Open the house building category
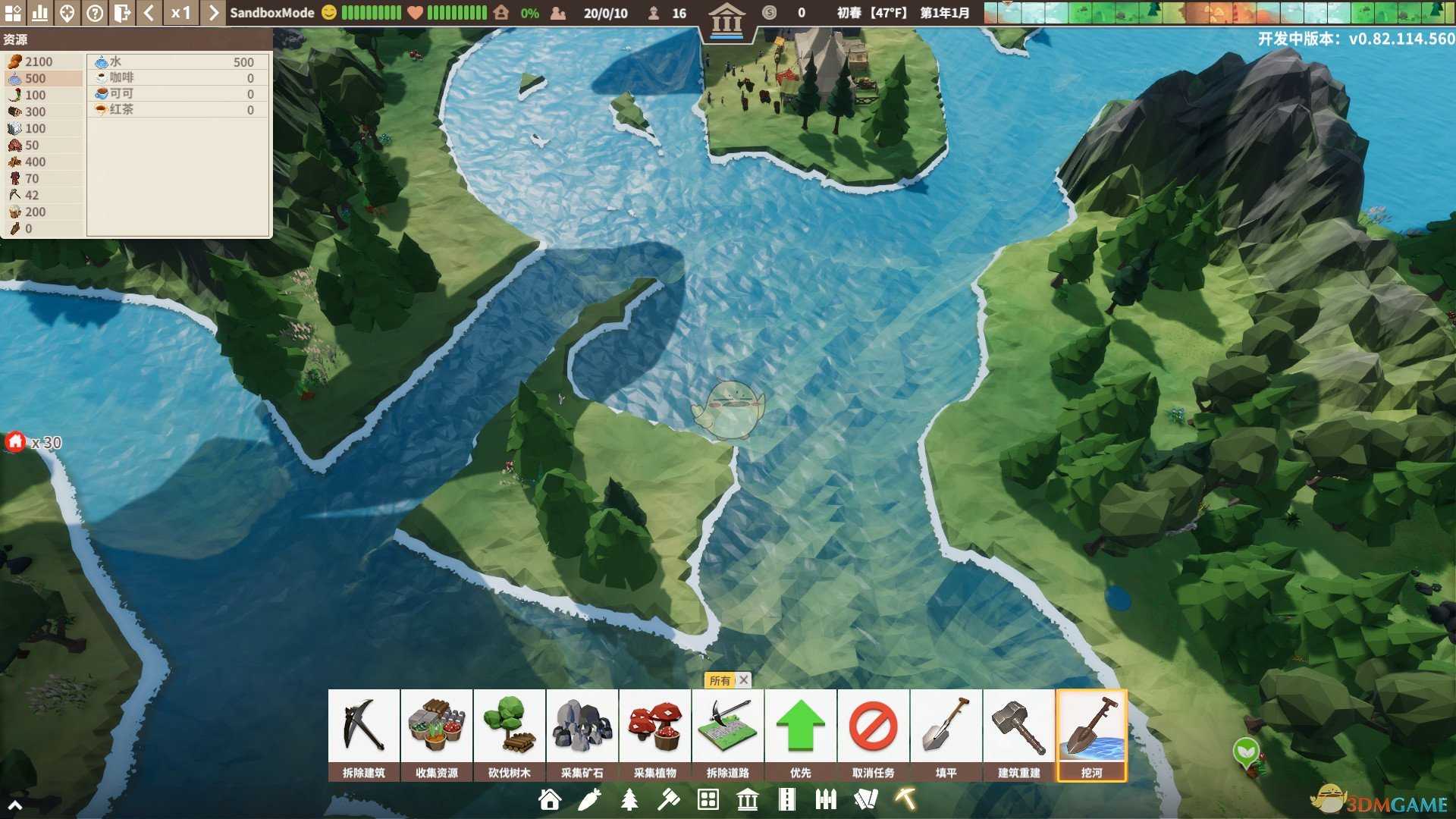Screen dimensions: 1456x819 click(550, 799)
